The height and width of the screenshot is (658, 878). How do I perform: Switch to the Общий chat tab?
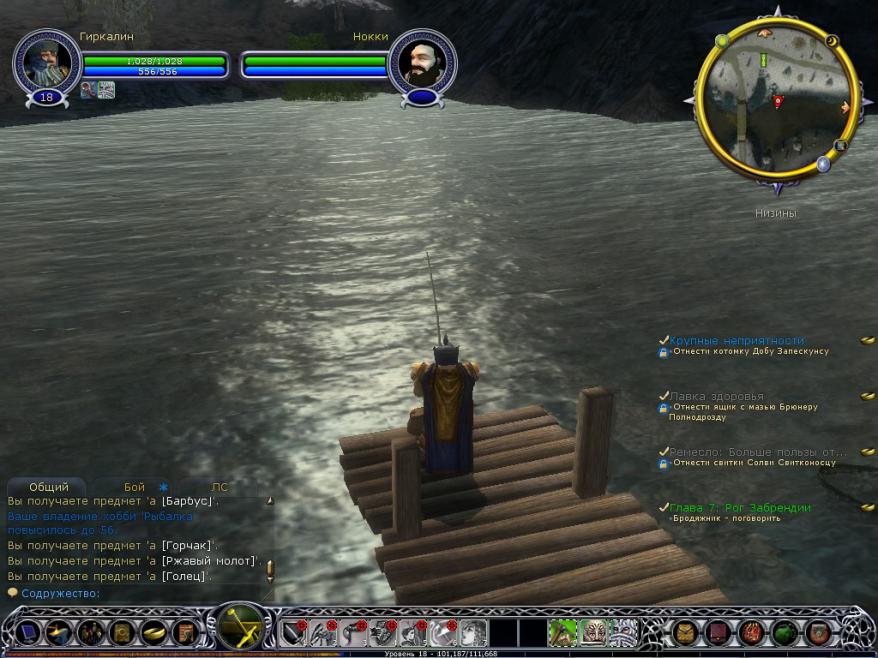pos(49,487)
